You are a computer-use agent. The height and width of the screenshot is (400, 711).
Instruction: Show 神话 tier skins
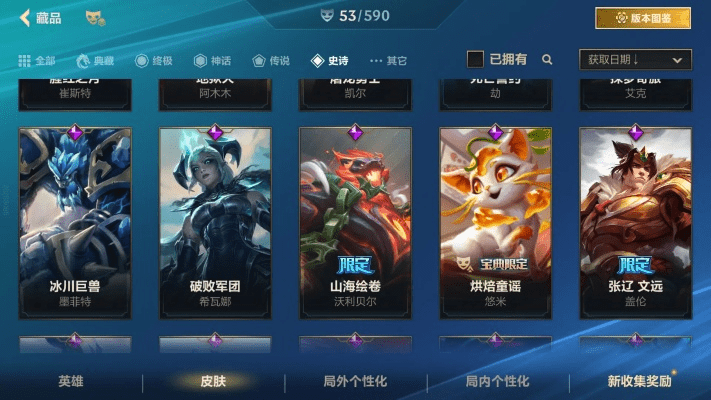[213, 60]
